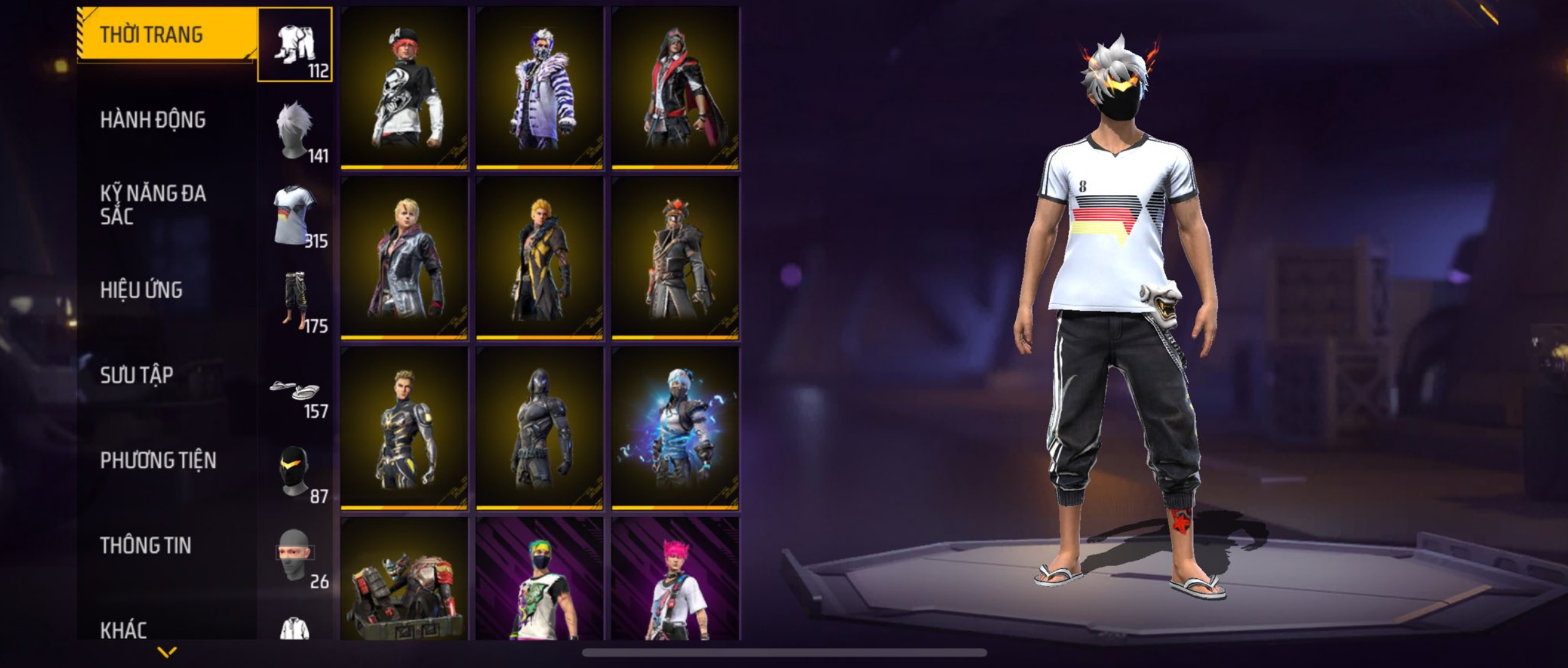Select the black pants slot showing 175

(x=295, y=301)
